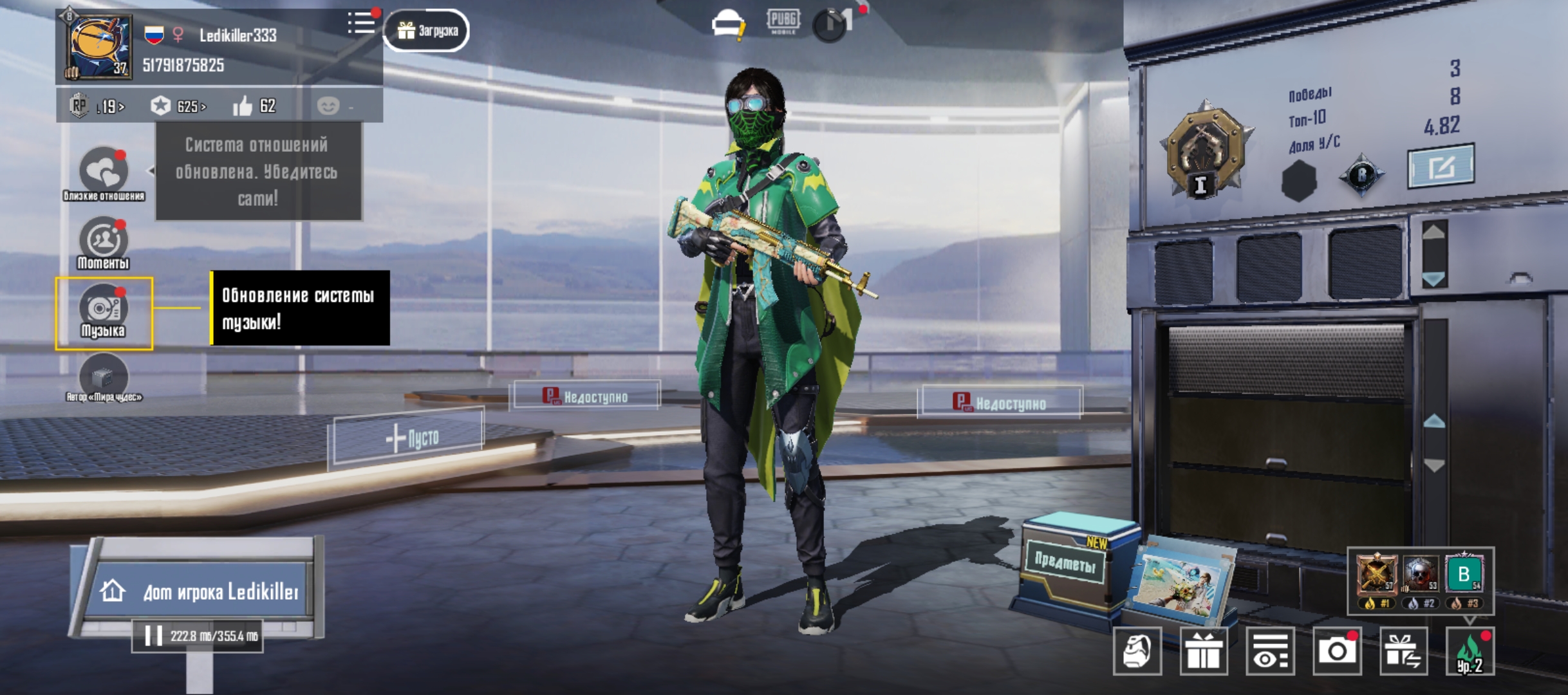Show the popularity star counter 625
The width and height of the screenshot is (1568, 695).
[178, 106]
